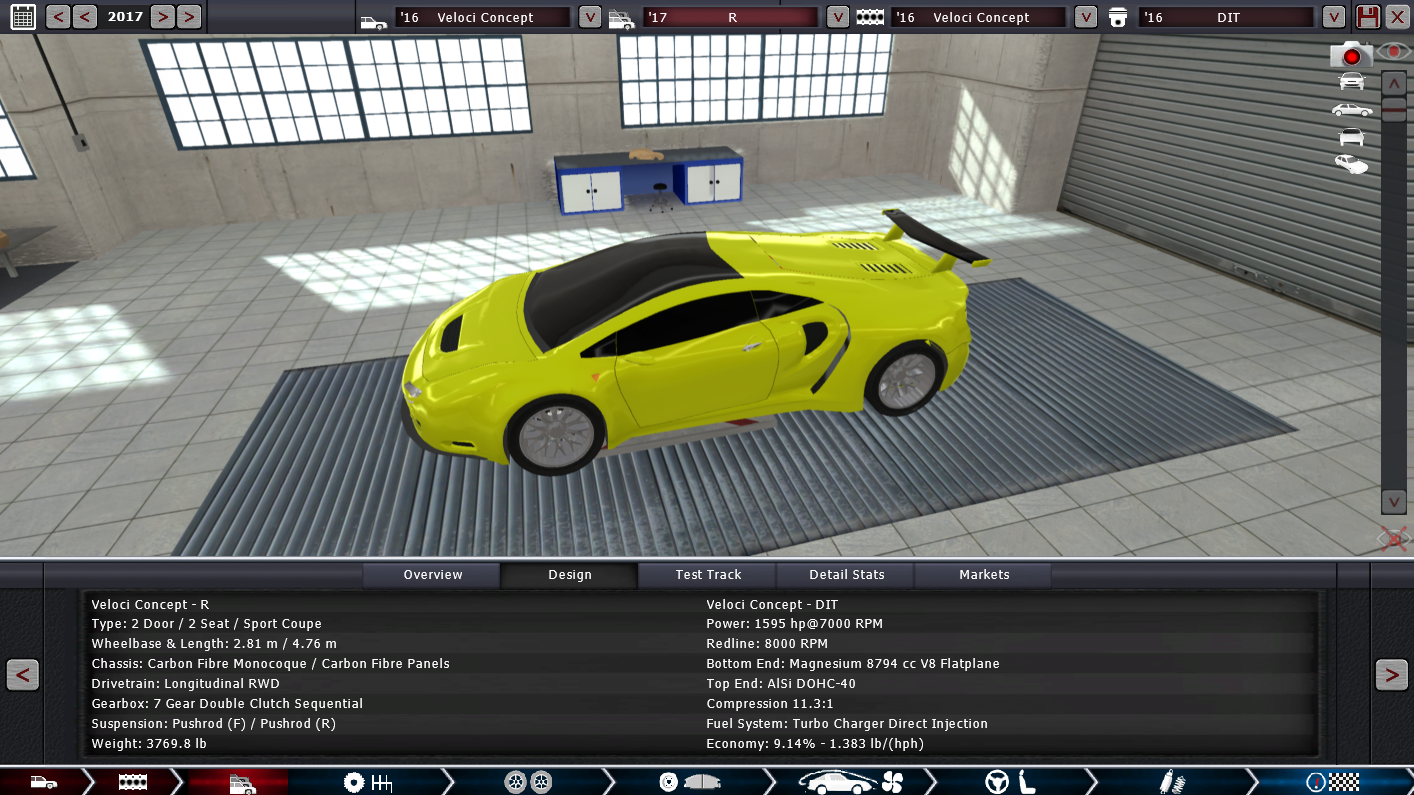Switch to the Test Track tab

[x=708, y=575]
